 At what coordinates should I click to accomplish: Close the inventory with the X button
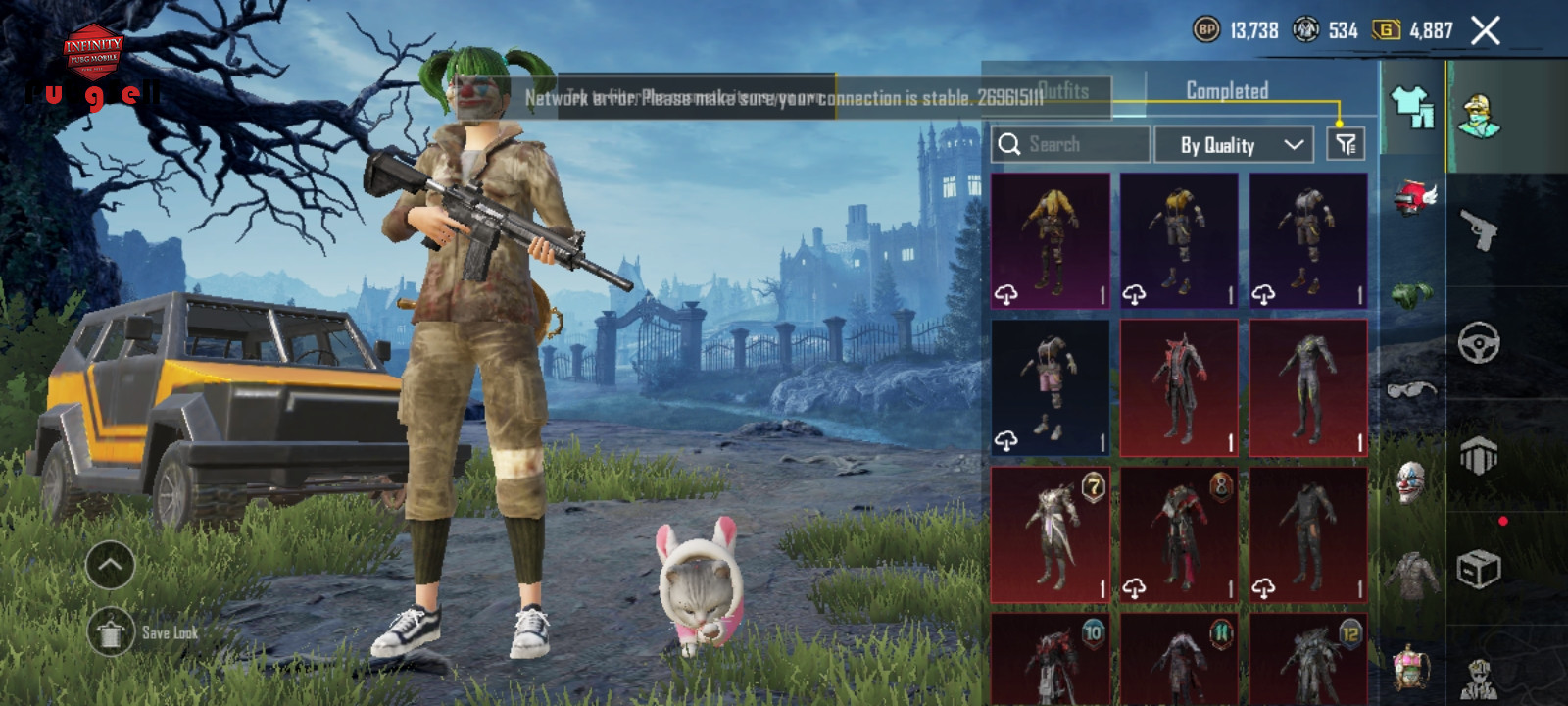(x=1485, y=31)
